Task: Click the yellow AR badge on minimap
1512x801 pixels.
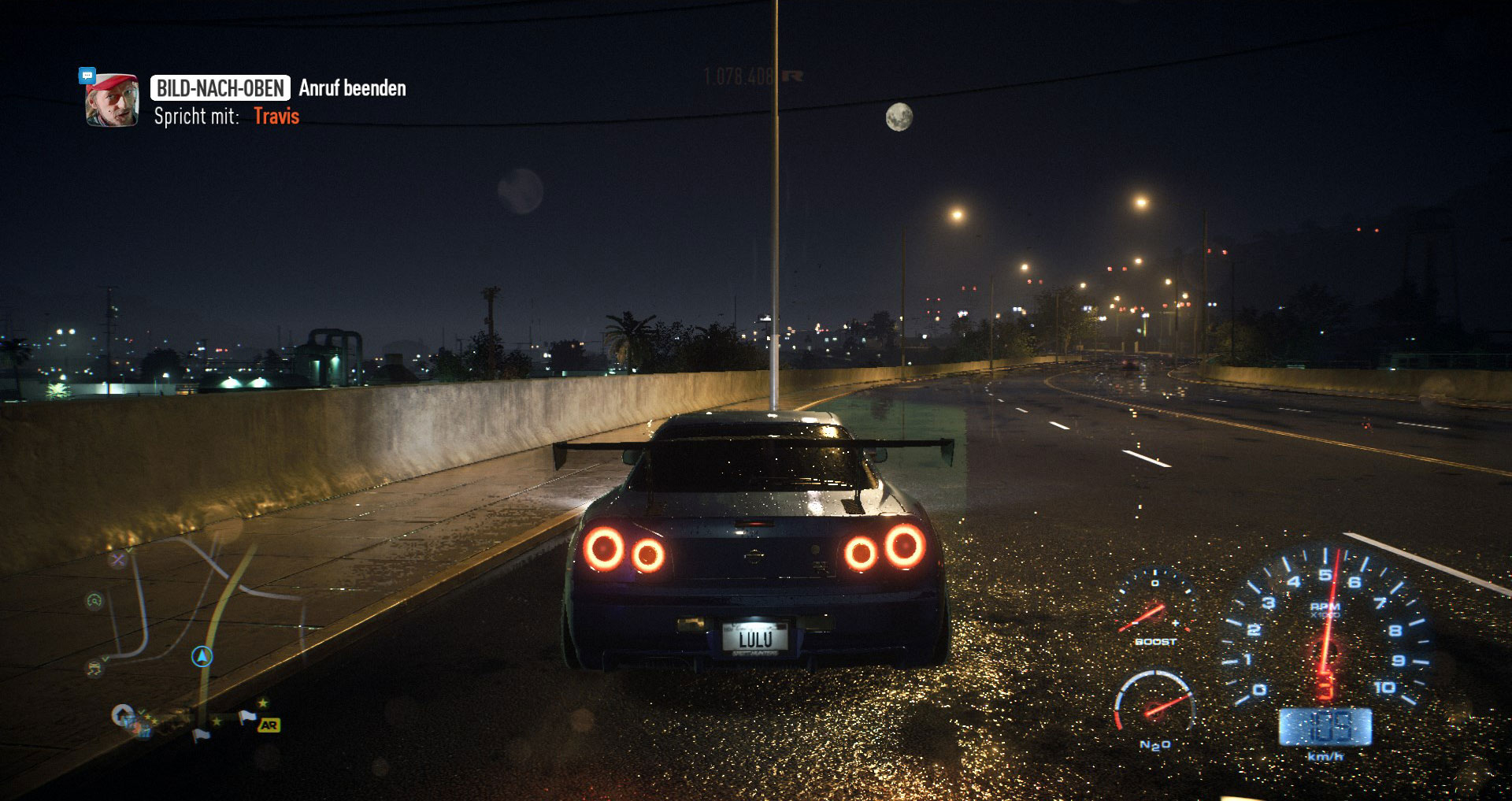Action: tap(269, 725)
